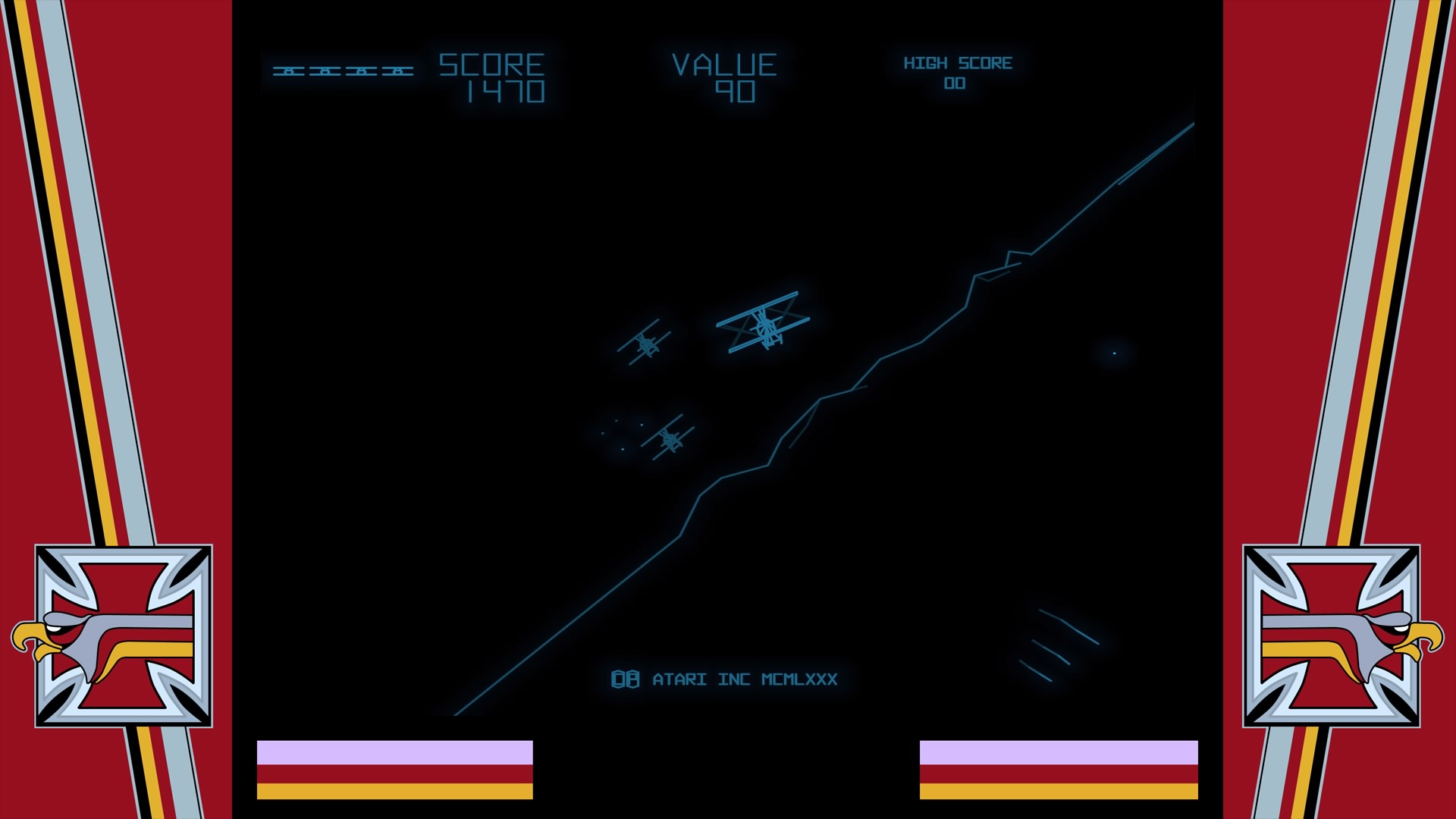Select the HIGH SCORE 00 readout
The image size is (1456, 819).
point(959,72)
